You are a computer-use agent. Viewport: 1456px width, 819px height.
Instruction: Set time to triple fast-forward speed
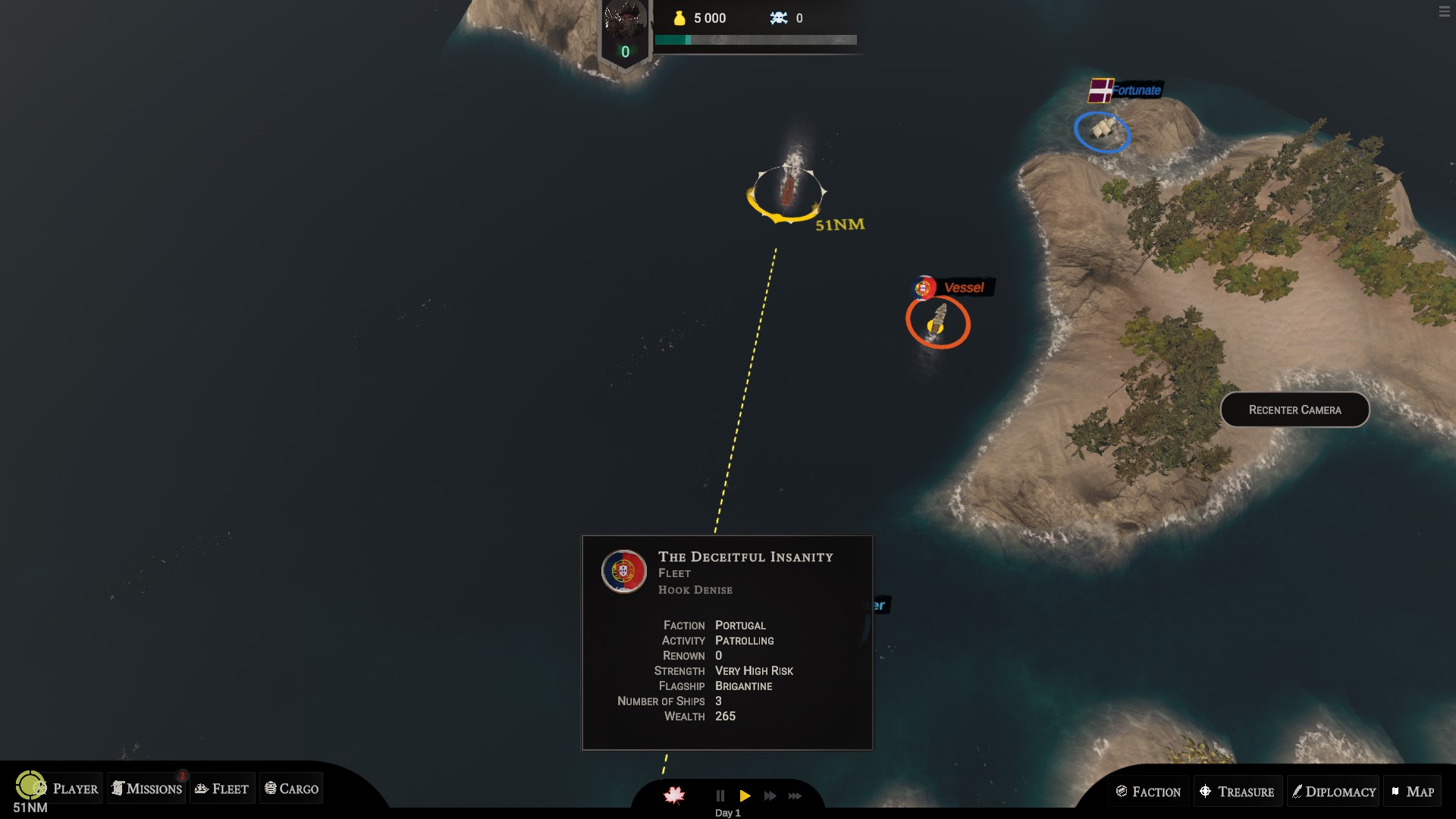click(795, 795)
